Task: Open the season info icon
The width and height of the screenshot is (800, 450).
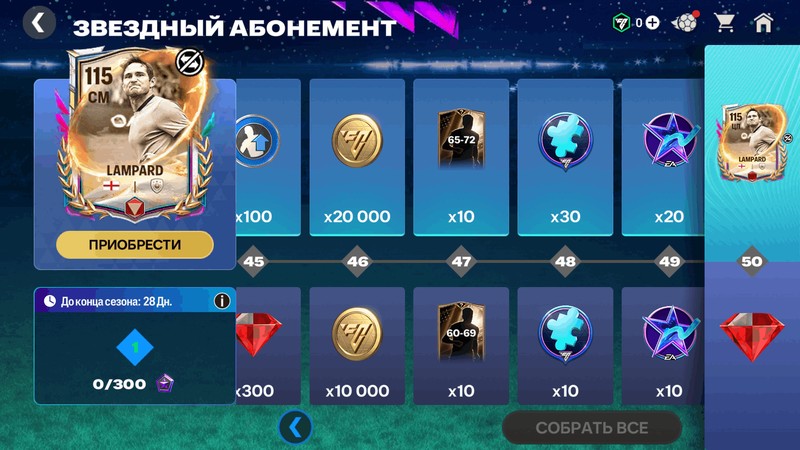Action: (222, 300)
